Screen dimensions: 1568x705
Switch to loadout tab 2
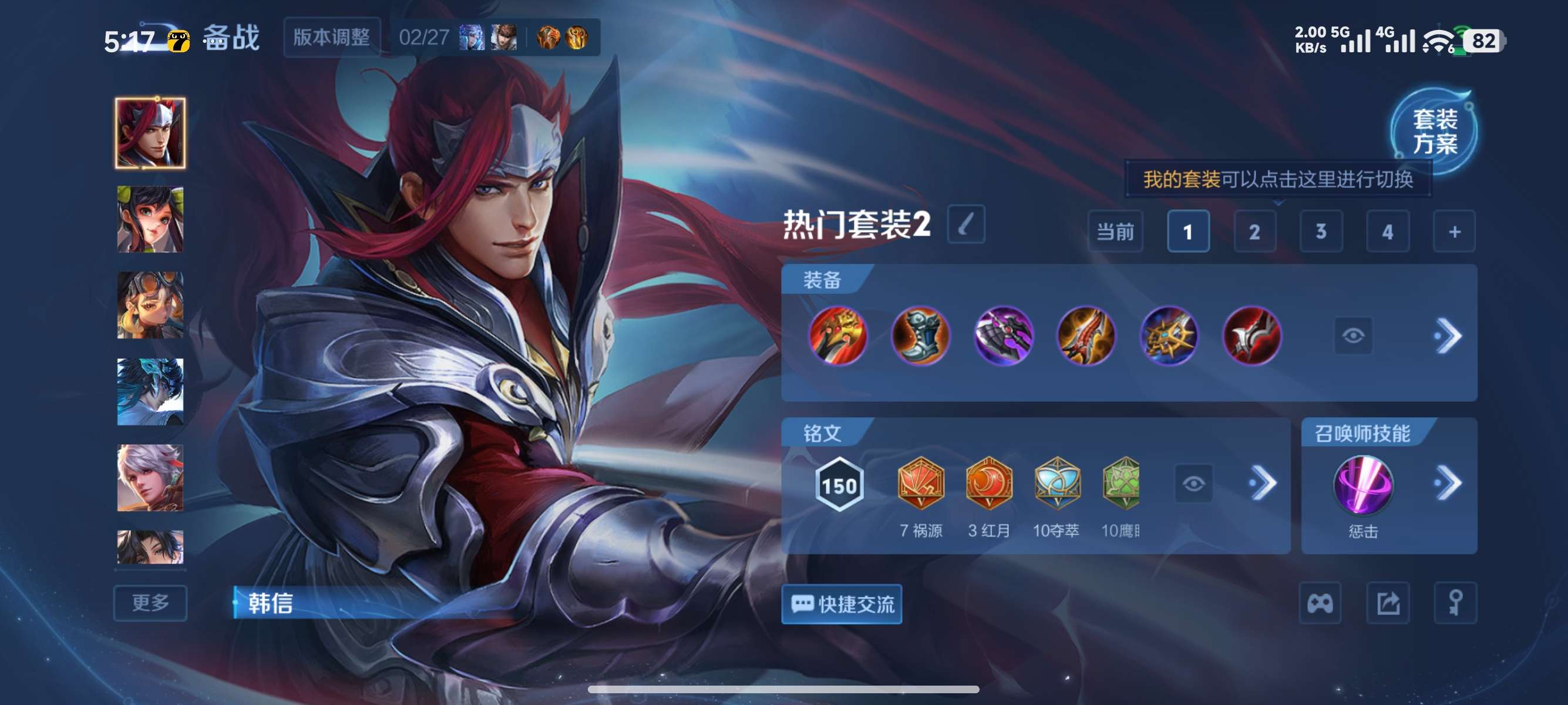tap(1254, 231)
